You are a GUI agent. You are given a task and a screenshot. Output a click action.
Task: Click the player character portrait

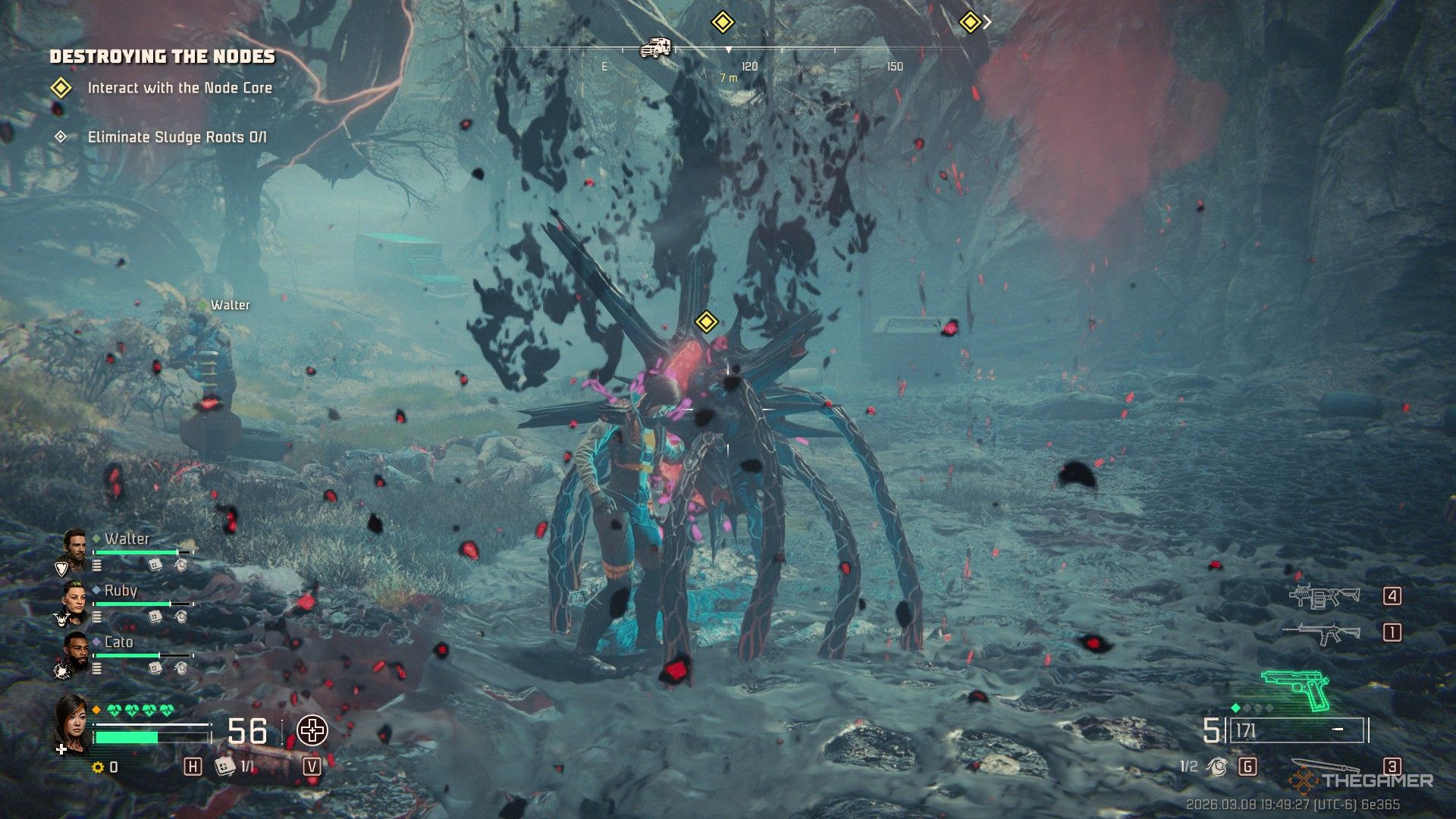coord(71,724)
